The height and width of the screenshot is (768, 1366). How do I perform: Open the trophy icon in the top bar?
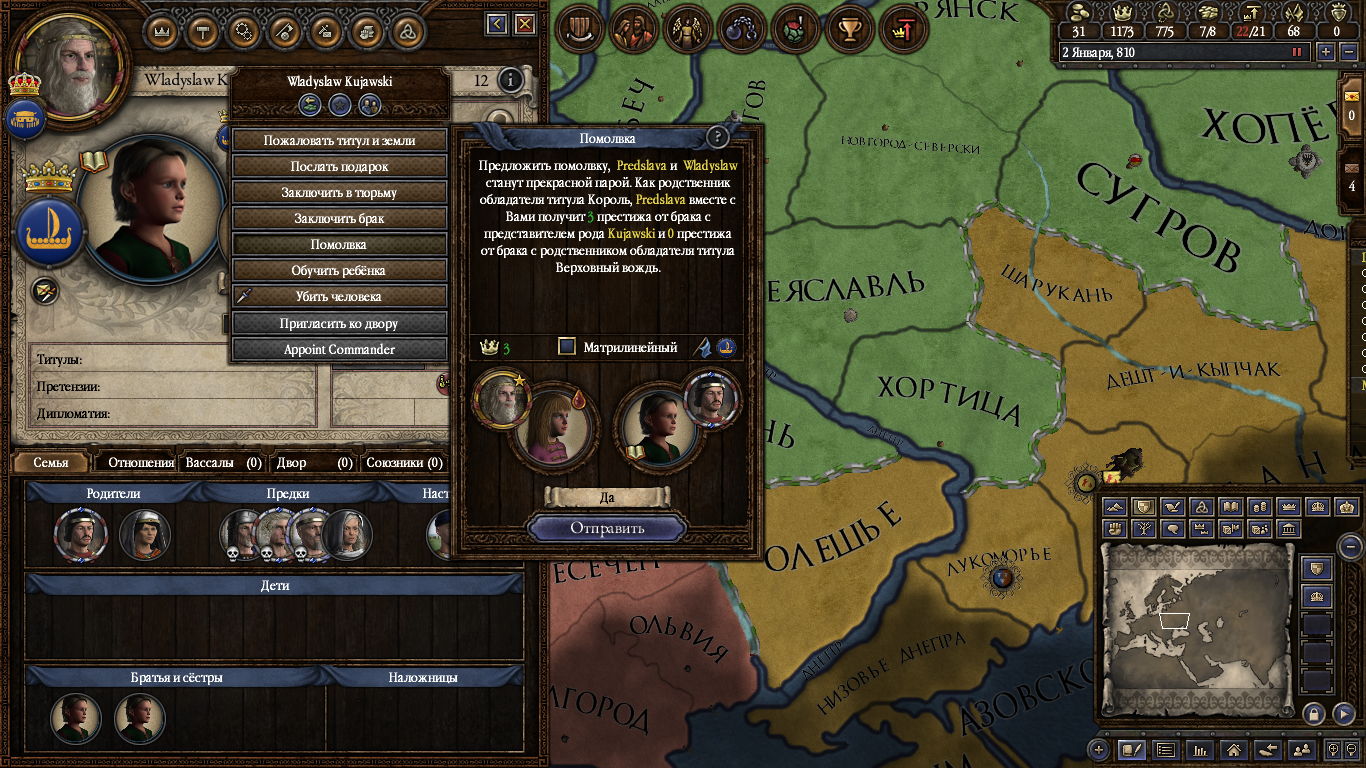pyautogui.click(x=850, y=28)
